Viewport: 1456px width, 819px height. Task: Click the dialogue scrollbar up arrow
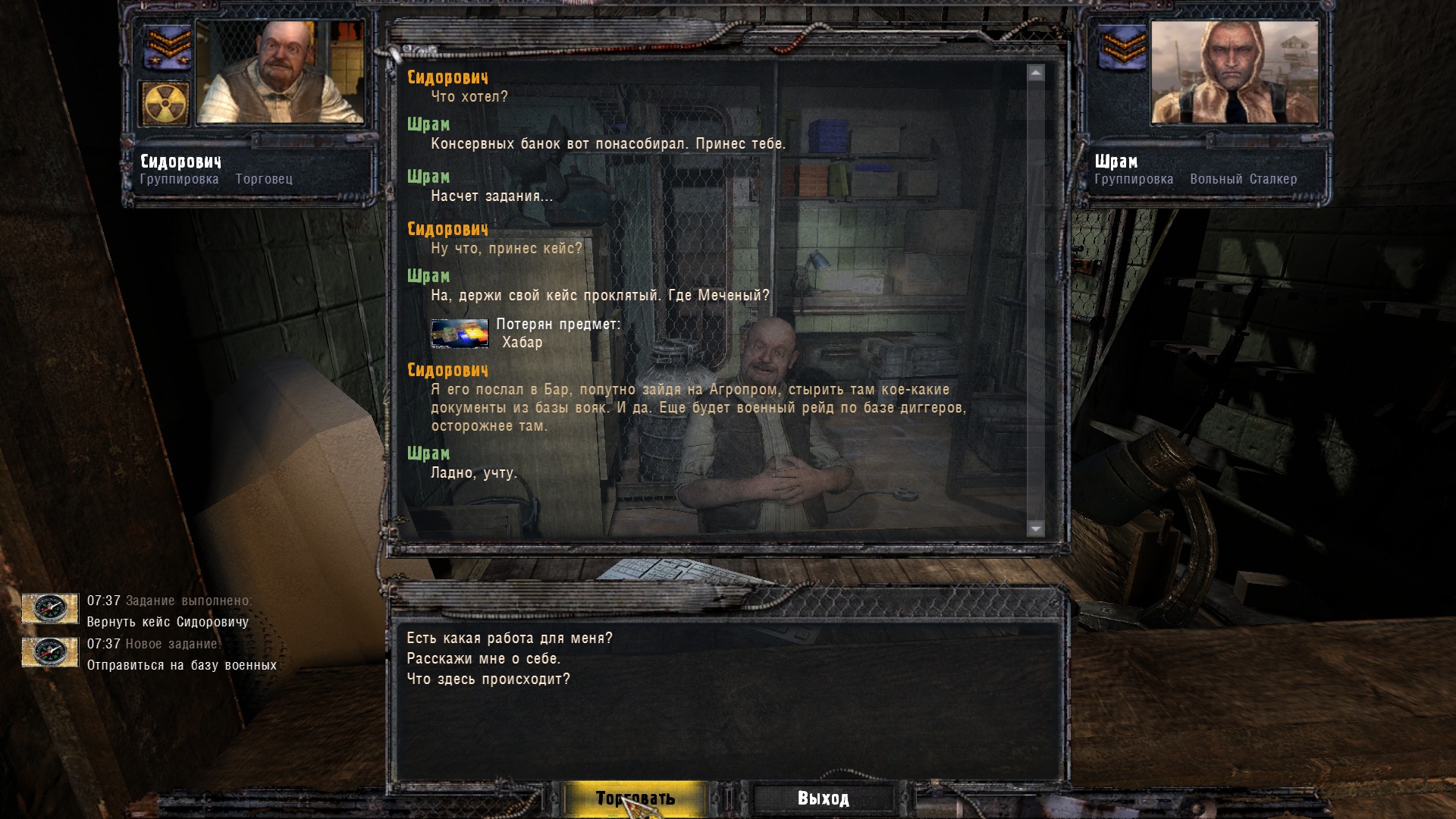pyautogui.click(x=1036, y=73)
